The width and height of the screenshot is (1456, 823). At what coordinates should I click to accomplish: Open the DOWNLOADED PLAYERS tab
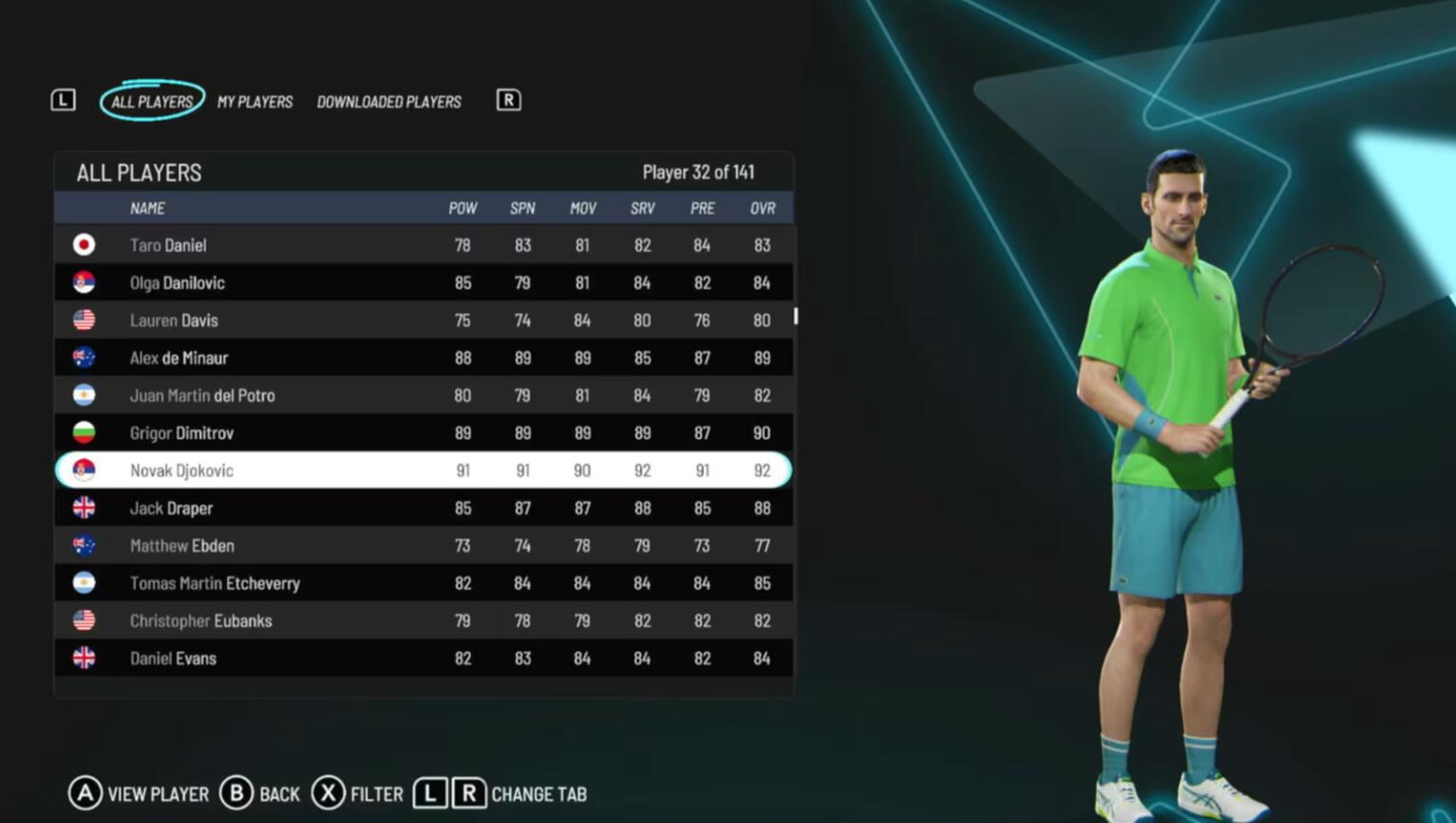click(x=389, y=102)
